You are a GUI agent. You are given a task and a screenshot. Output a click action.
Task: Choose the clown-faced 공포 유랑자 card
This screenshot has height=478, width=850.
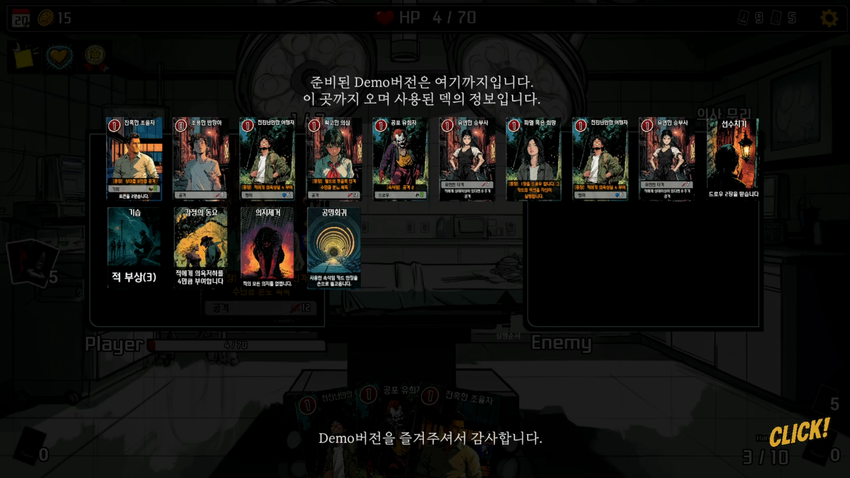click(x=400, y=159)
